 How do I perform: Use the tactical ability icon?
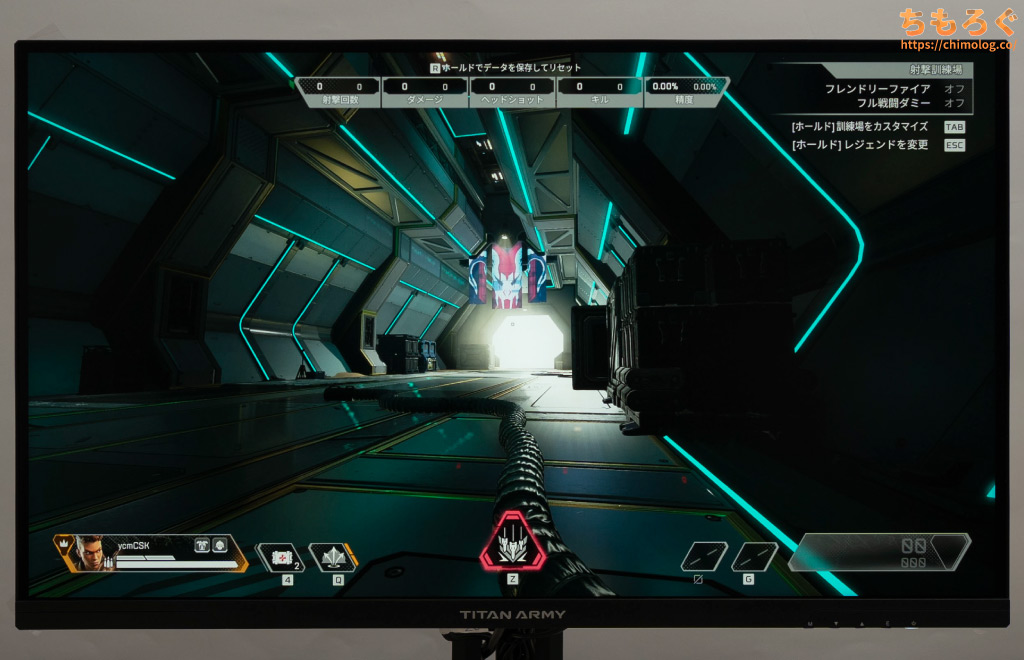coord(332,557)
